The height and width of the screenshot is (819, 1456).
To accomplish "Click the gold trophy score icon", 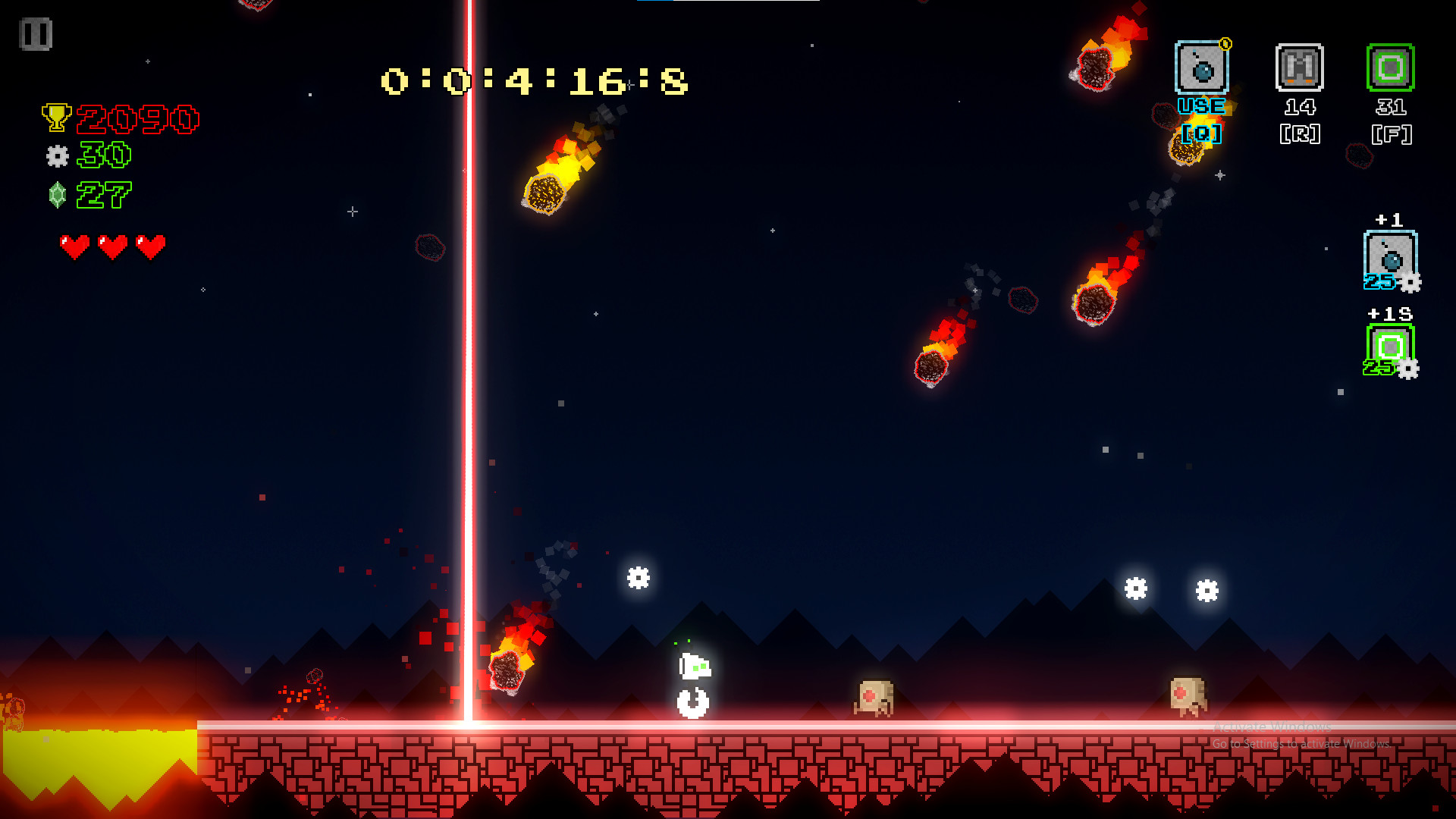I will click(x=57, y=116).
